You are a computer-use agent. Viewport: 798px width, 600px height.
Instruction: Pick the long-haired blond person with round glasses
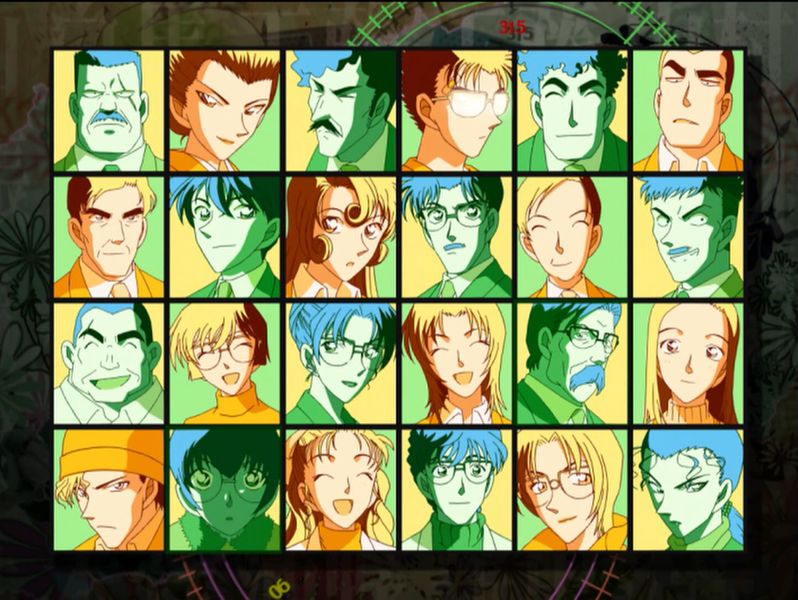point(572,489)
